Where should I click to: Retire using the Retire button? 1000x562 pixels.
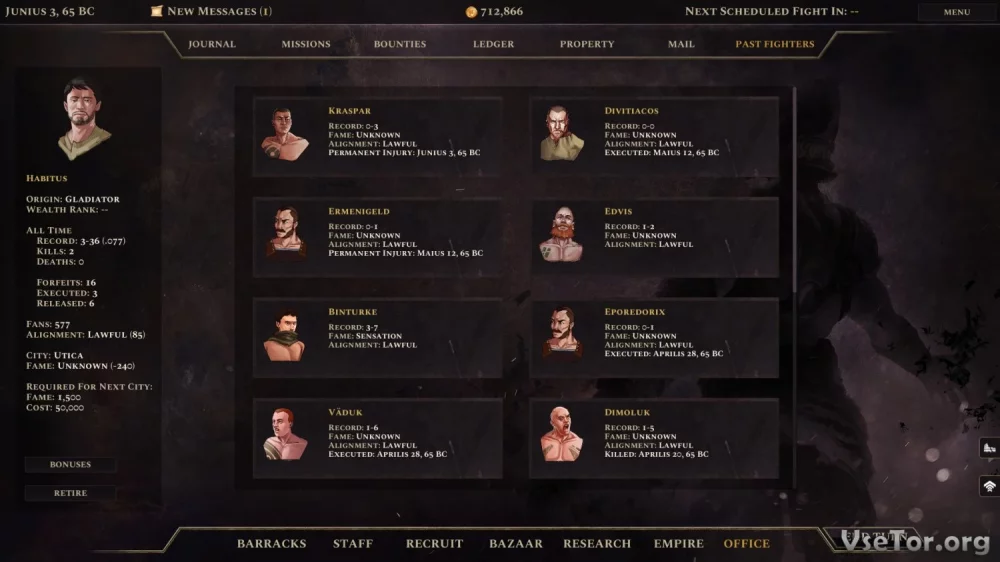point(70,493)
